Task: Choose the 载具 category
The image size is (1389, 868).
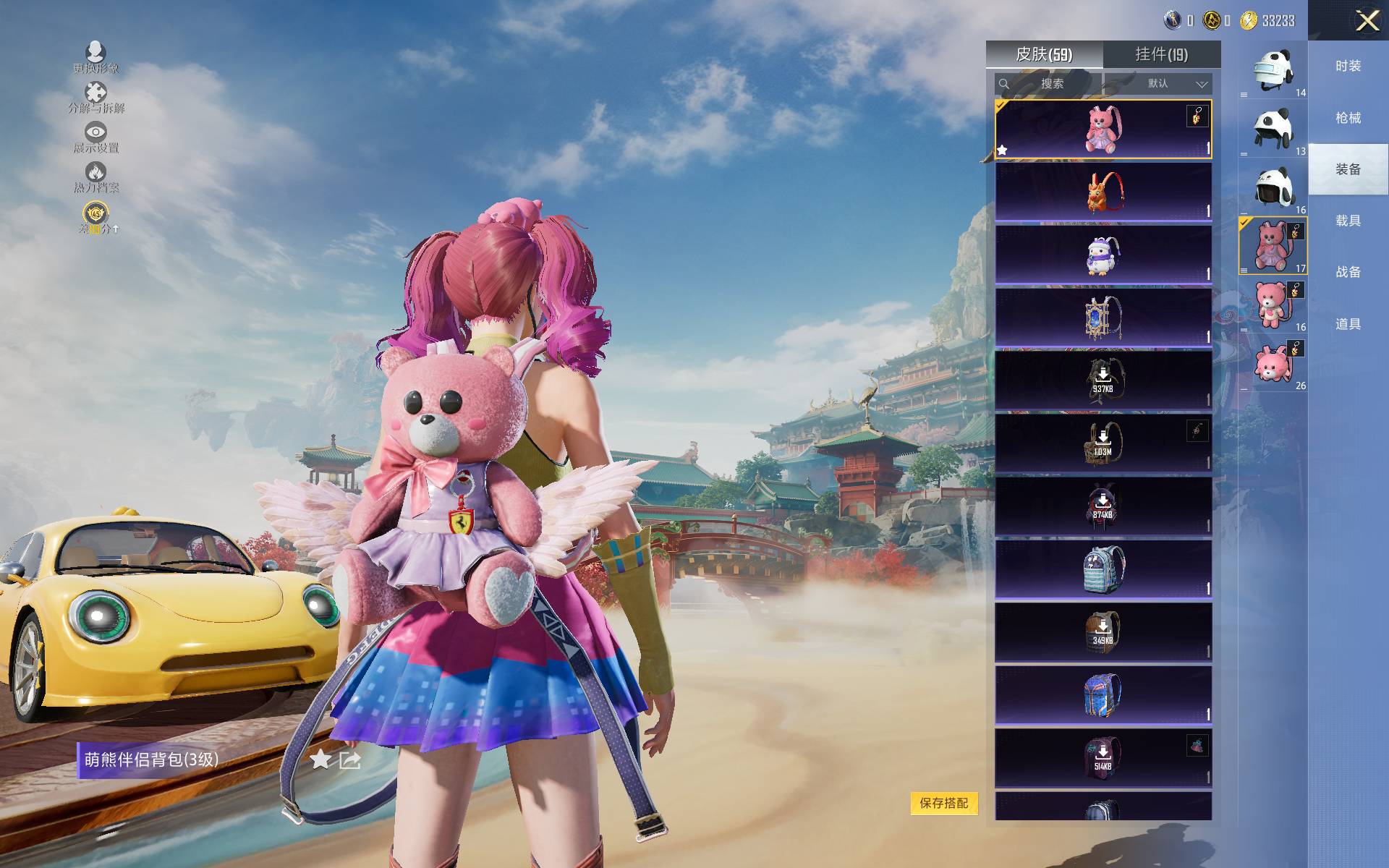Action: (1348, 221)
